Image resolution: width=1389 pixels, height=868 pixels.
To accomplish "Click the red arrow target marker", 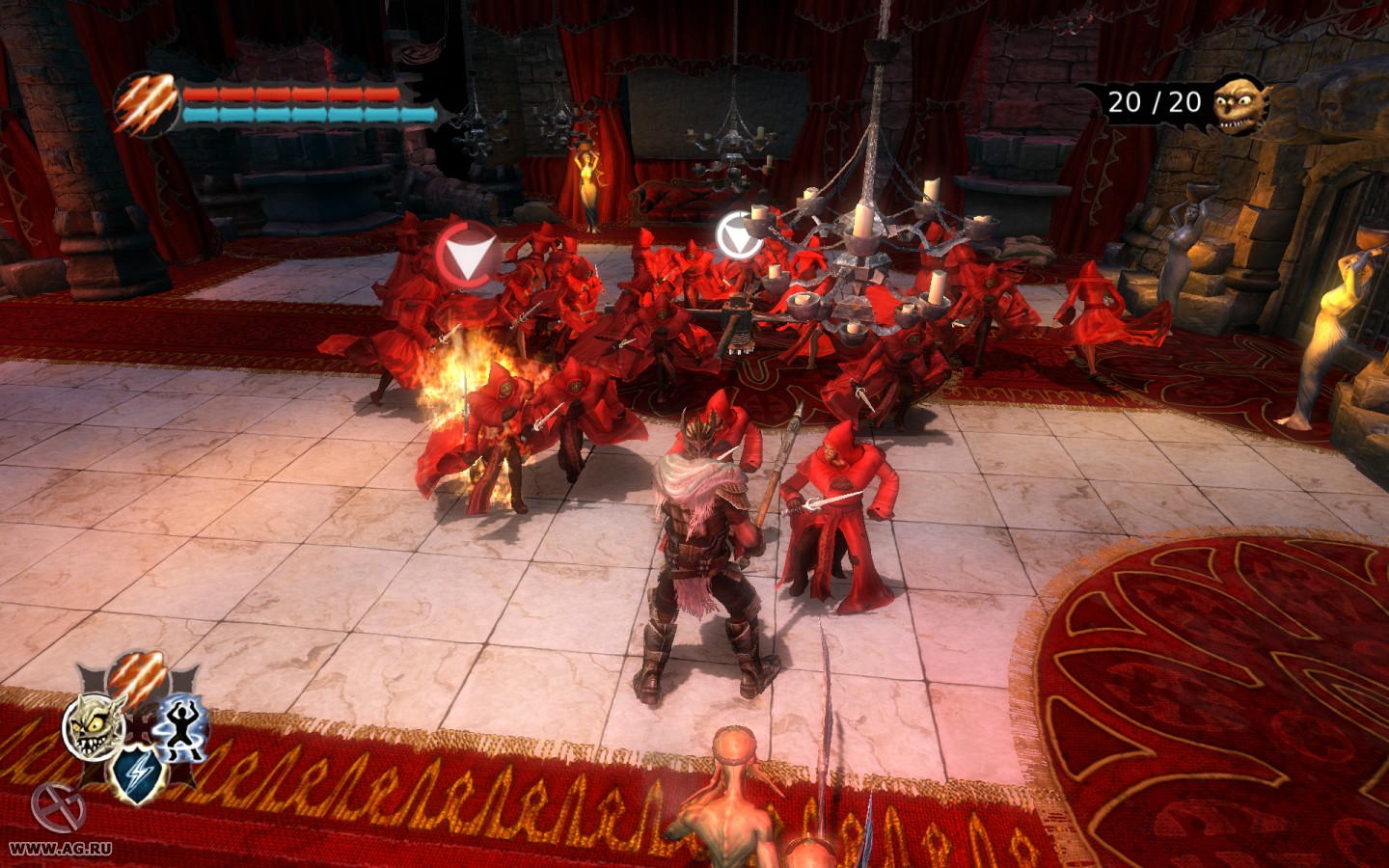I will [467, 255].
